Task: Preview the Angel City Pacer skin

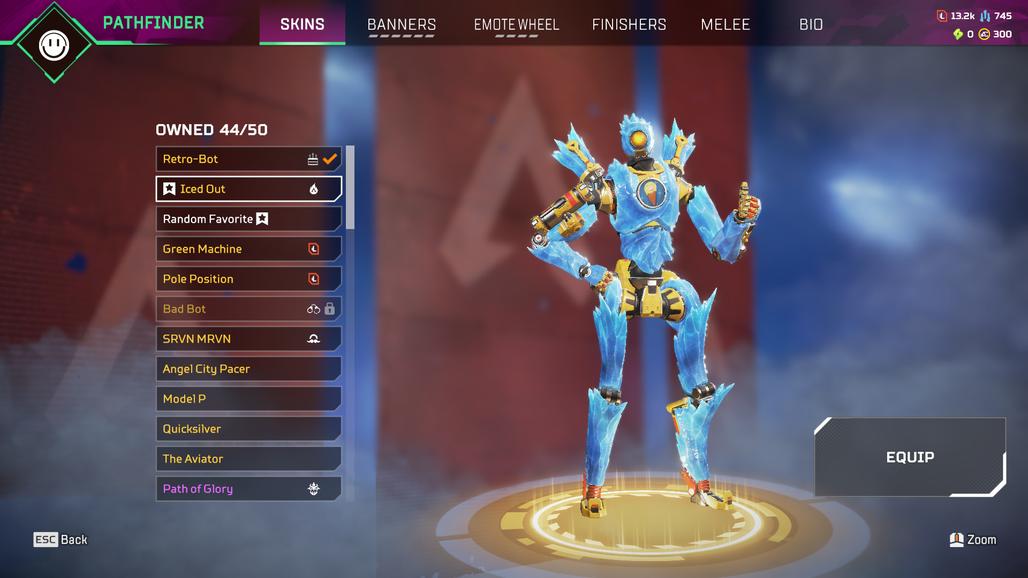Action: tap(248, 369)
